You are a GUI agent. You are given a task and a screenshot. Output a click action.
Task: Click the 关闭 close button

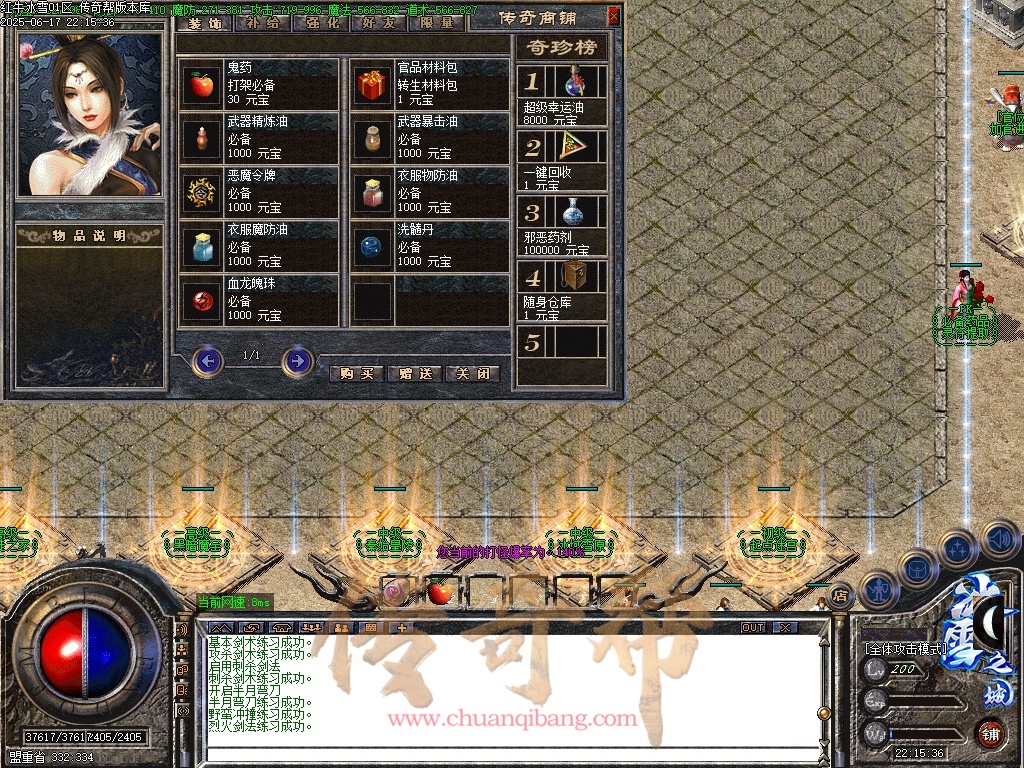[x=472, y=374]
